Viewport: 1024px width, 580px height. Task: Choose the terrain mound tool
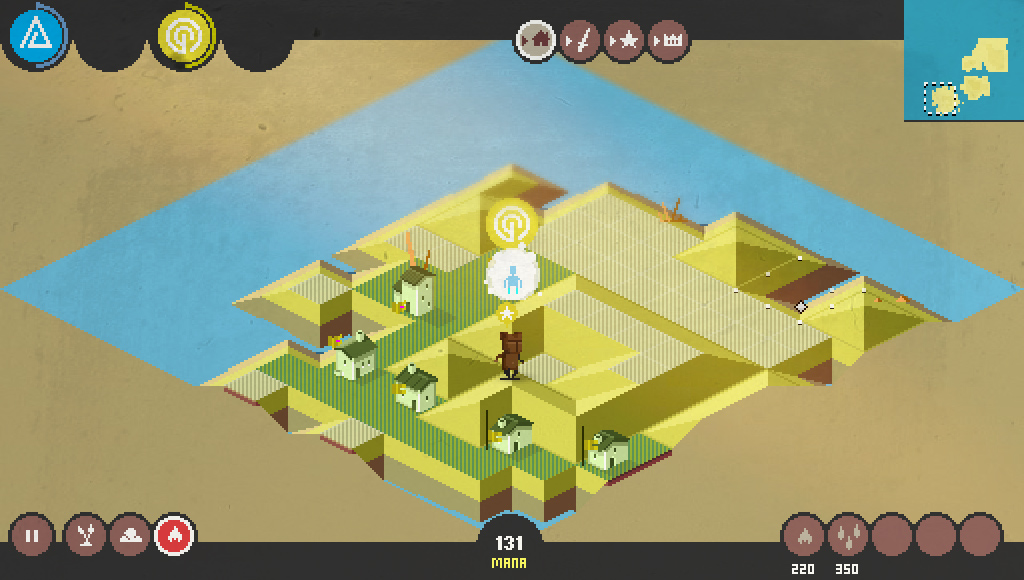(130, 536)
